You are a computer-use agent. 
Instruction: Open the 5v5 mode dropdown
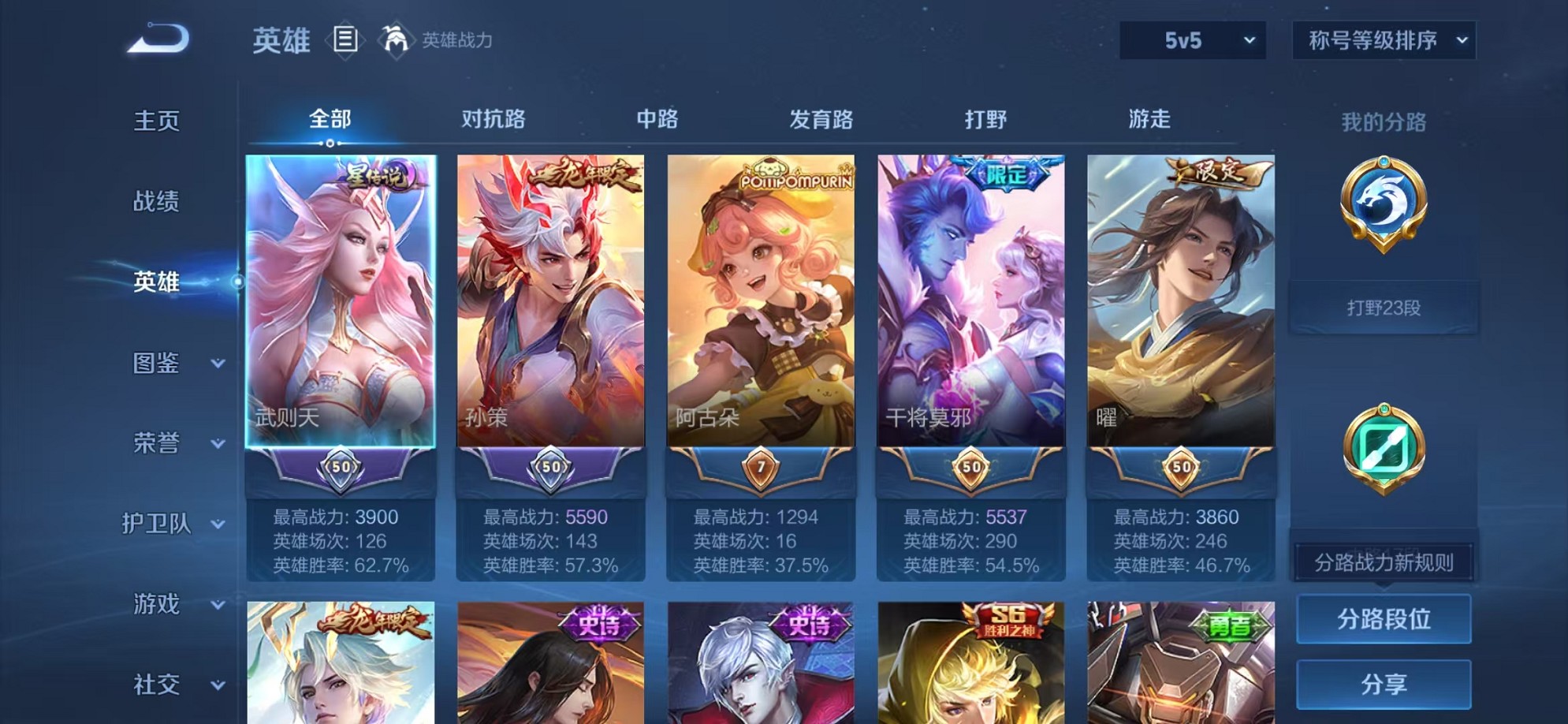coord(1192,39)
